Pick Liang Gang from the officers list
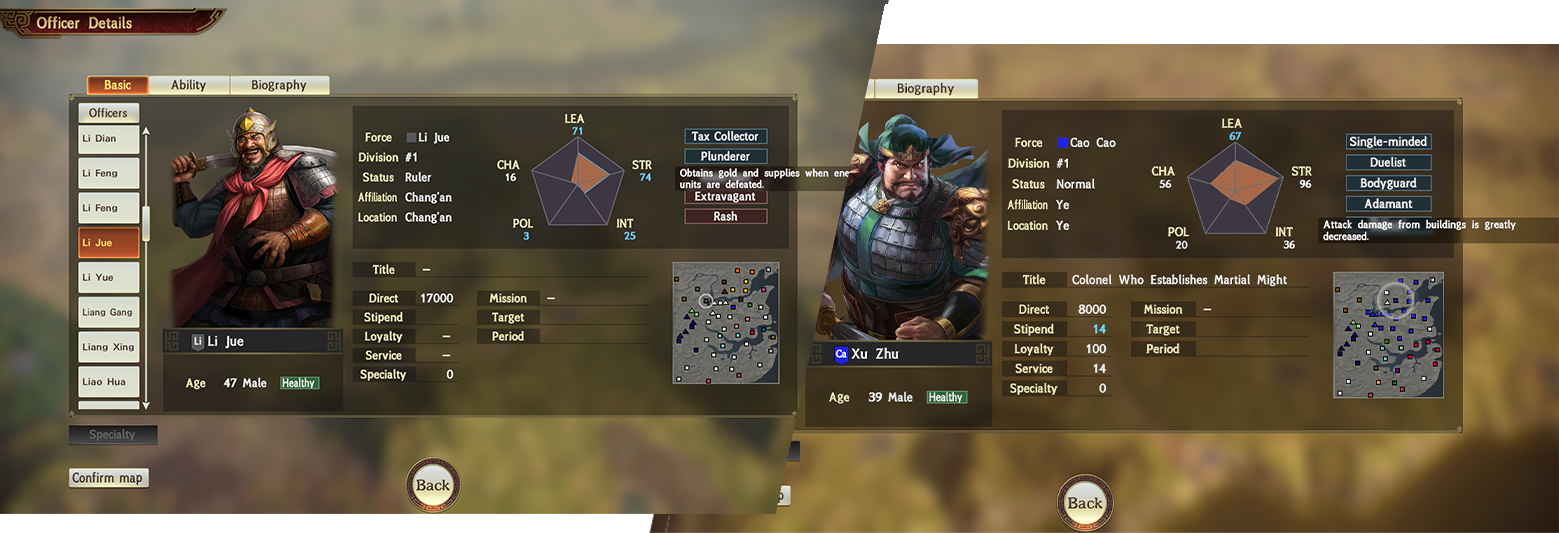Viewport: 1559px width, 533px height. (x=108, y=312)
